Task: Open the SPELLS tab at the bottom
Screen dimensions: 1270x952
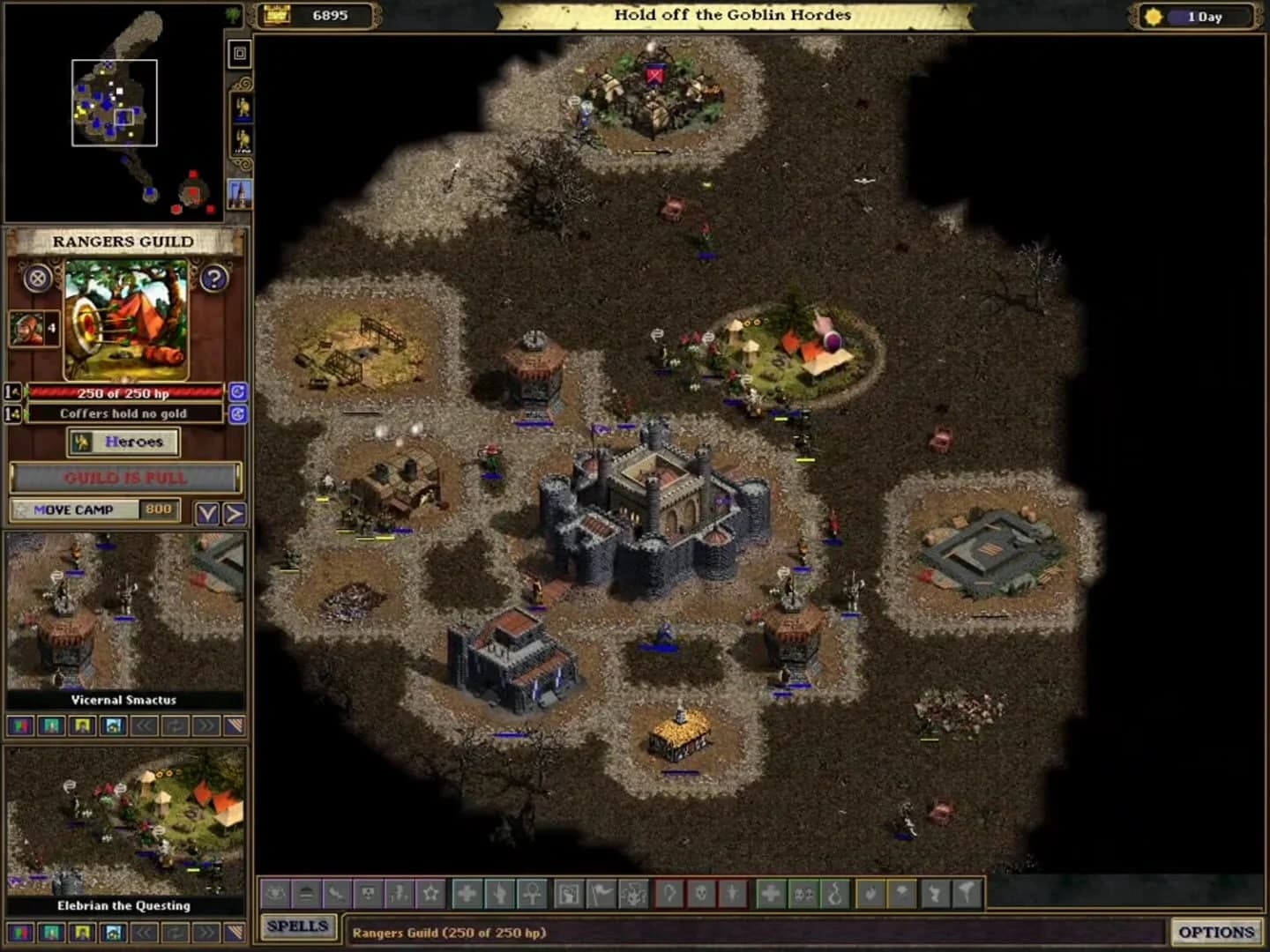Action: 300,927
